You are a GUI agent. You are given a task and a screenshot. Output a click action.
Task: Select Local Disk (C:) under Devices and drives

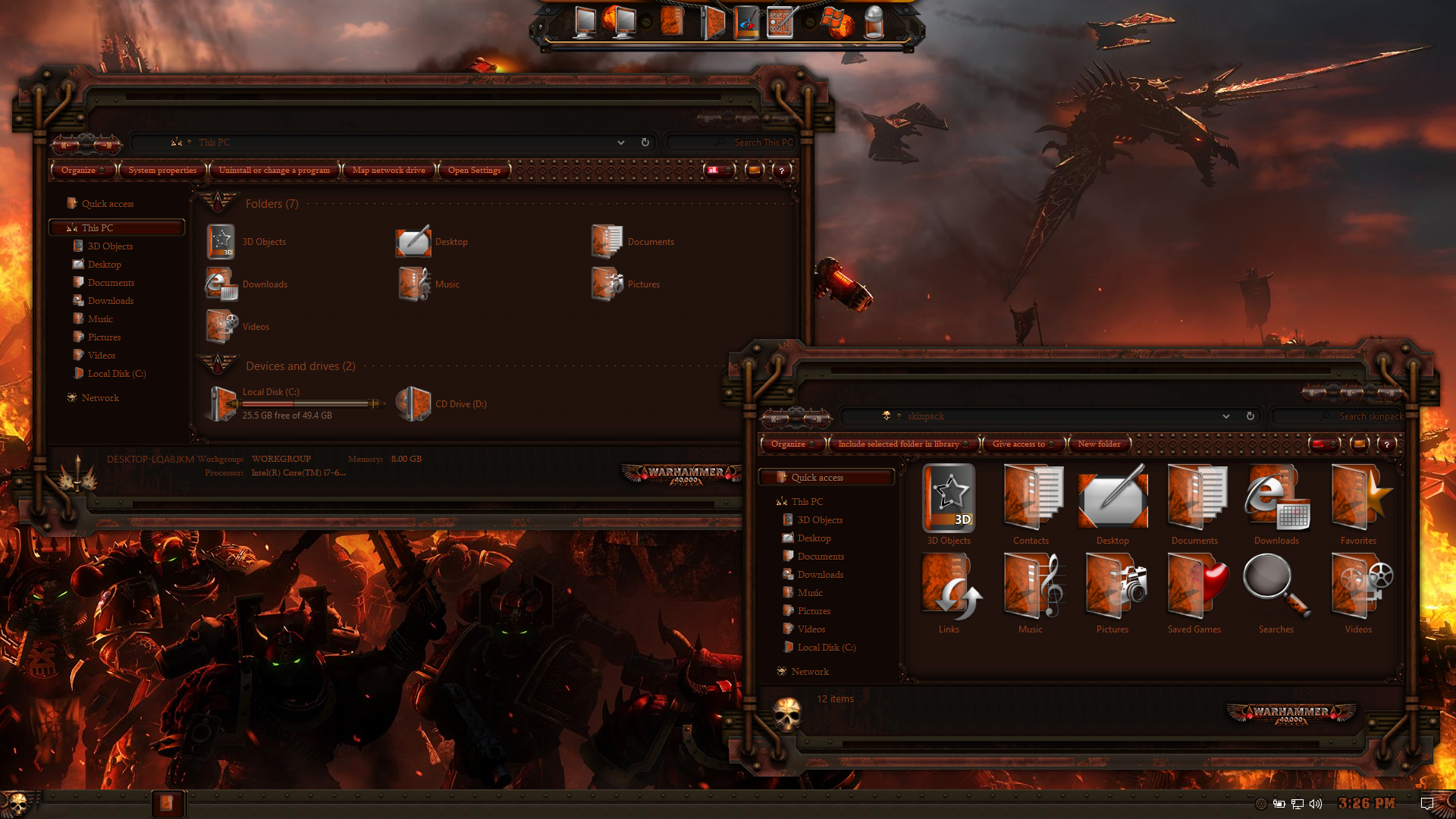click(x=223, y=403)
